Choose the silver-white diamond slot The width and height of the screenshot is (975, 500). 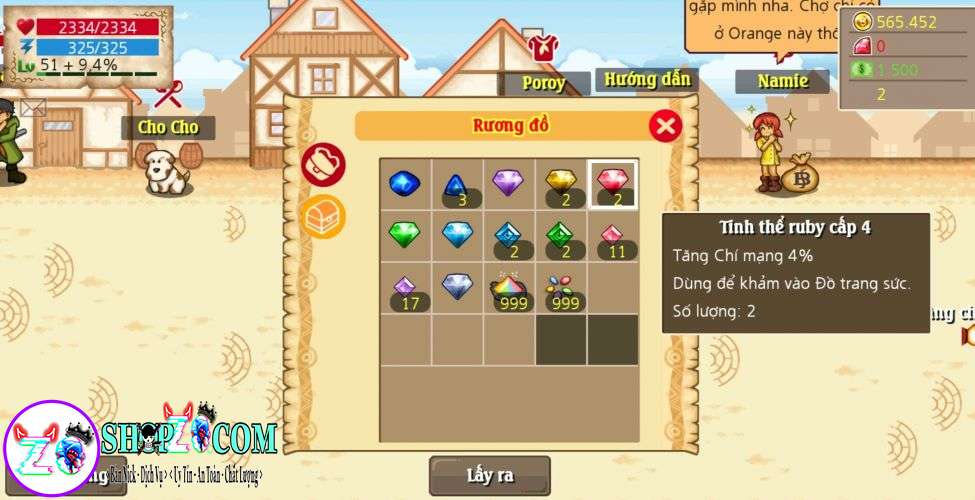pyautogui.click(x=456, y=288)
